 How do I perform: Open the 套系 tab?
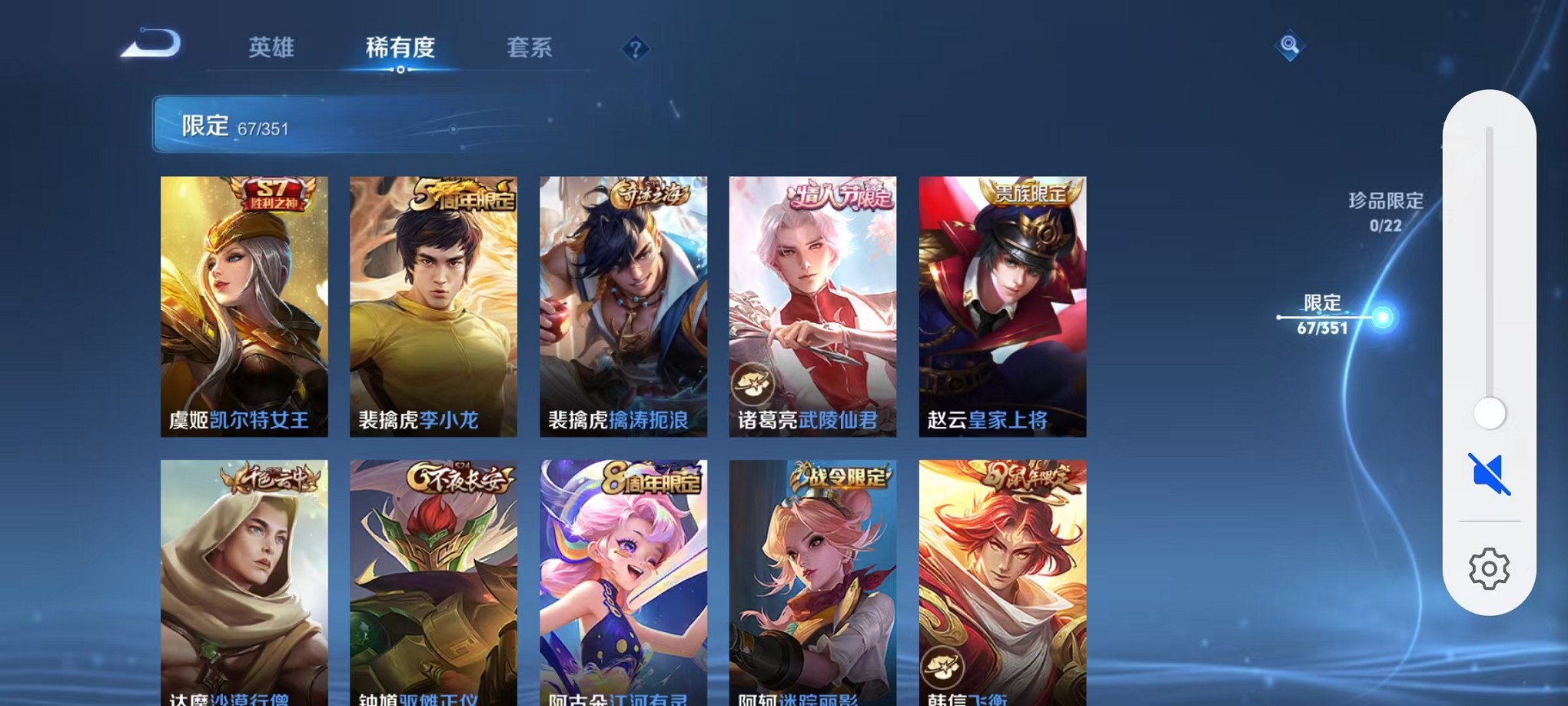pos(530,48)
